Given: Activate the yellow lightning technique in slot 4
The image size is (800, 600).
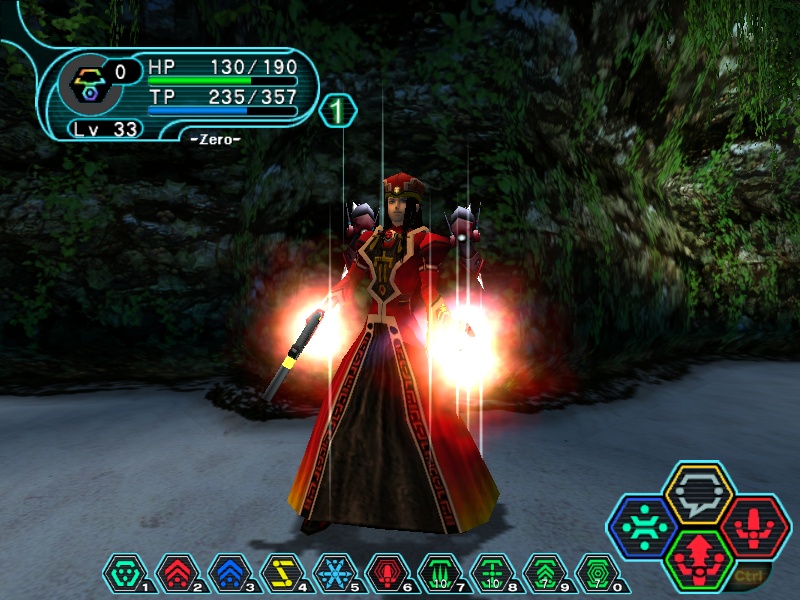Looking at the screenshot, I should tap(281, 574).
